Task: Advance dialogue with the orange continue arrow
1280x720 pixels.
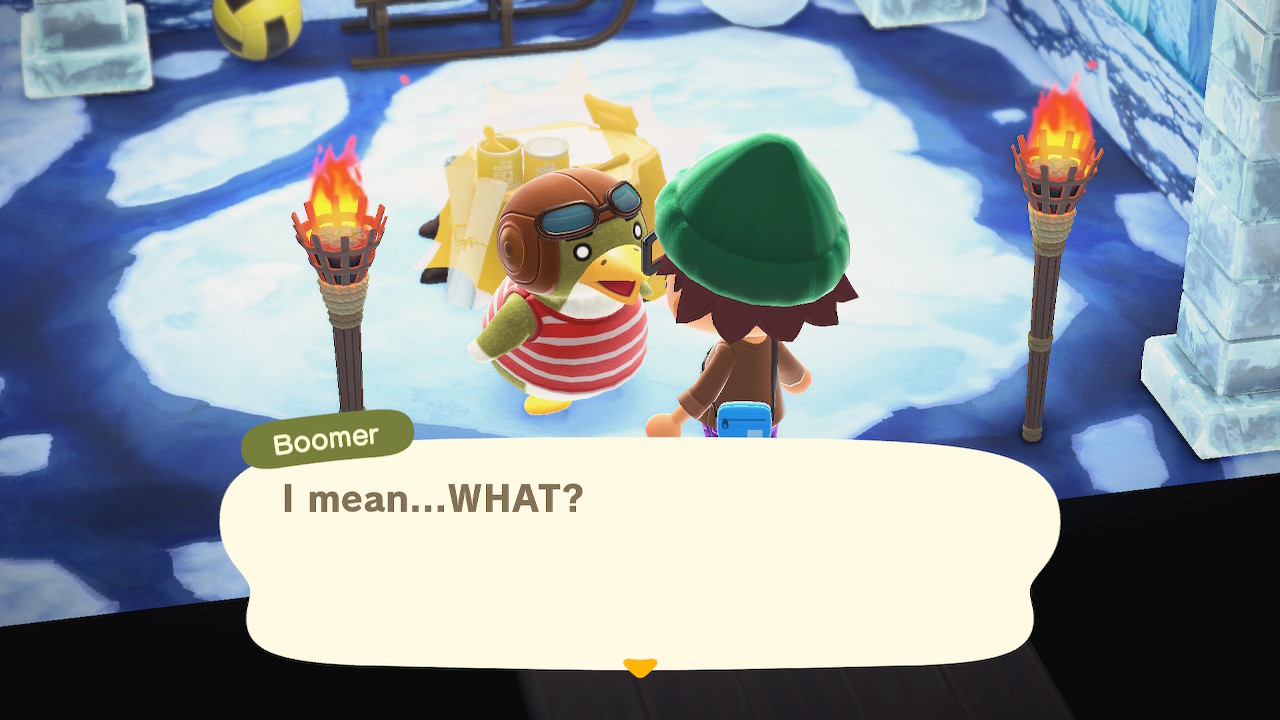Action: (x=639, y=666)
